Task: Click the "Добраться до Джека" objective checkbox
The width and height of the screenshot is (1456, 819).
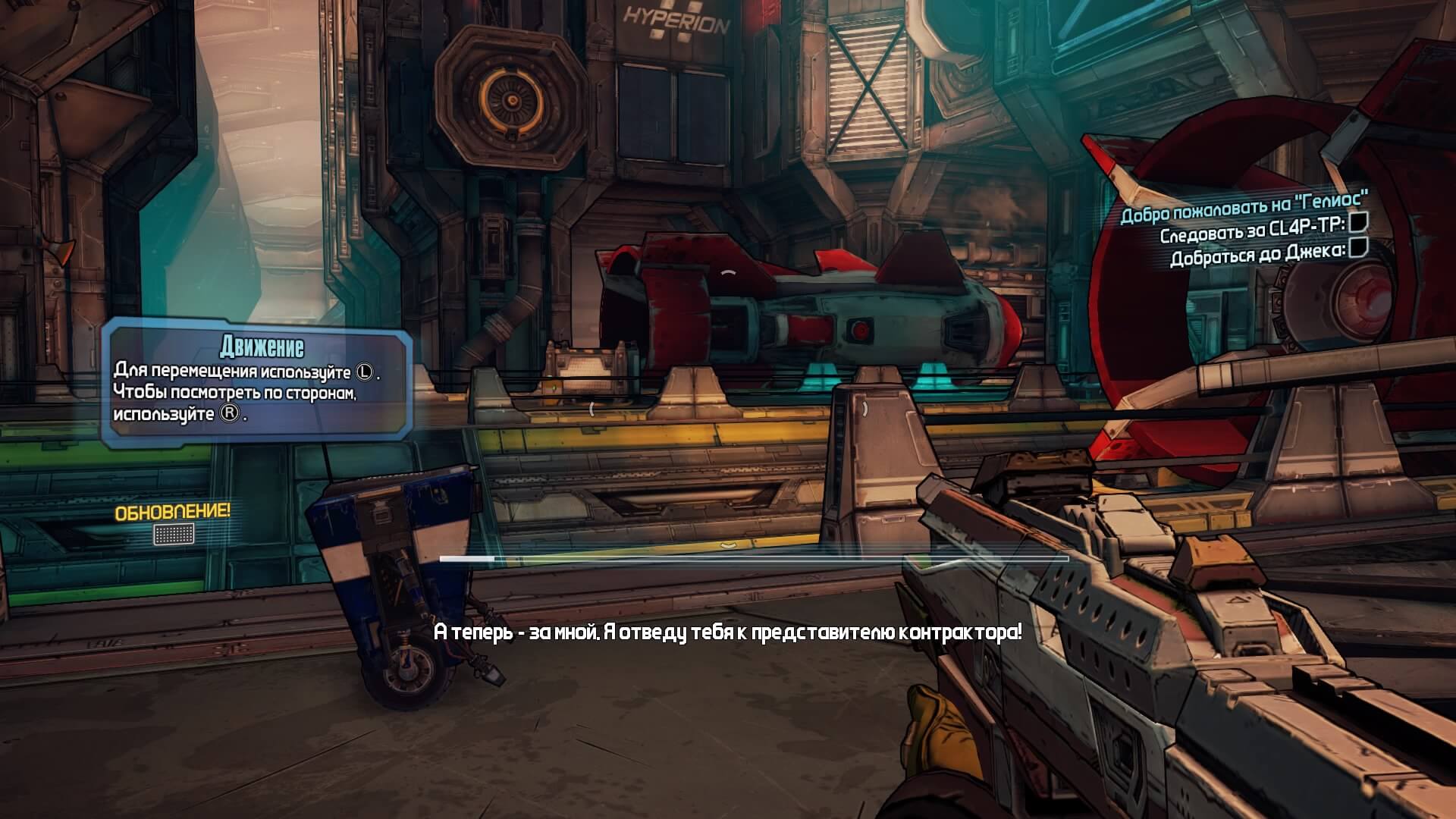Action: pyautogui.click(x=1359, y=249)
